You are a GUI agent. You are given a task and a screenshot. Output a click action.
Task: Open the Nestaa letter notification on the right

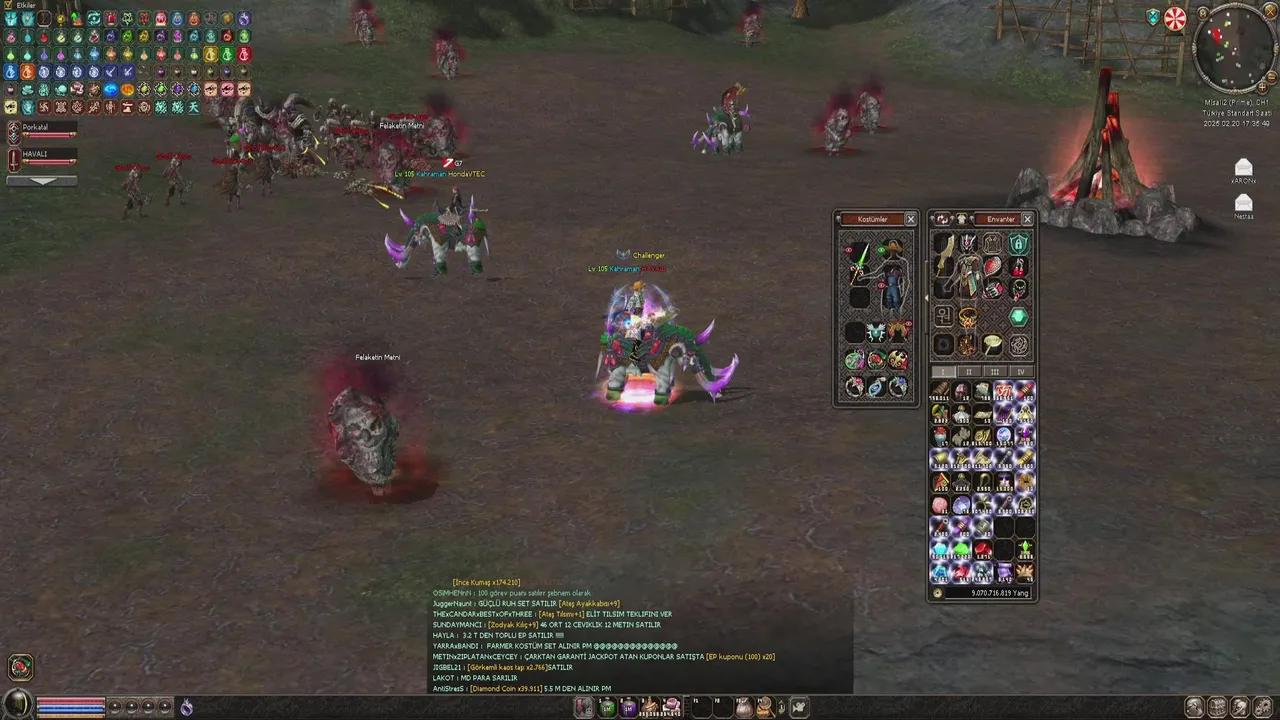(x=1243, y=202)
